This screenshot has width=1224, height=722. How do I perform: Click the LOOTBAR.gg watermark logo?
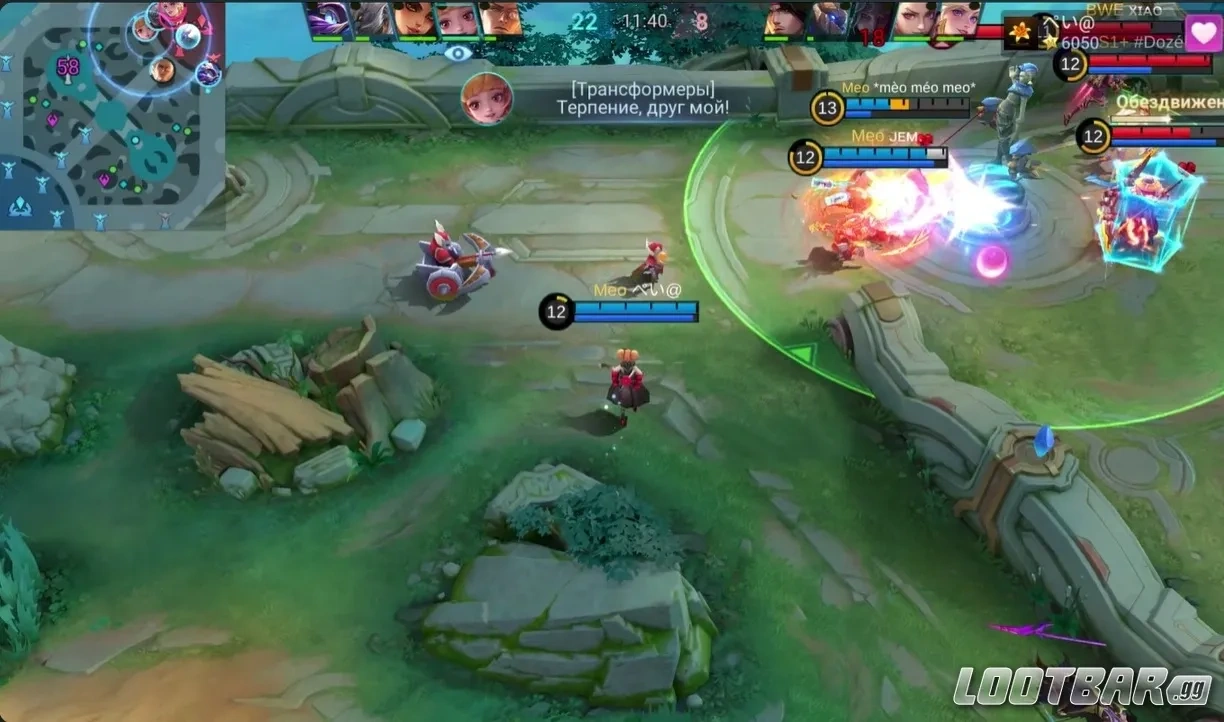(x=1082, y=686)
